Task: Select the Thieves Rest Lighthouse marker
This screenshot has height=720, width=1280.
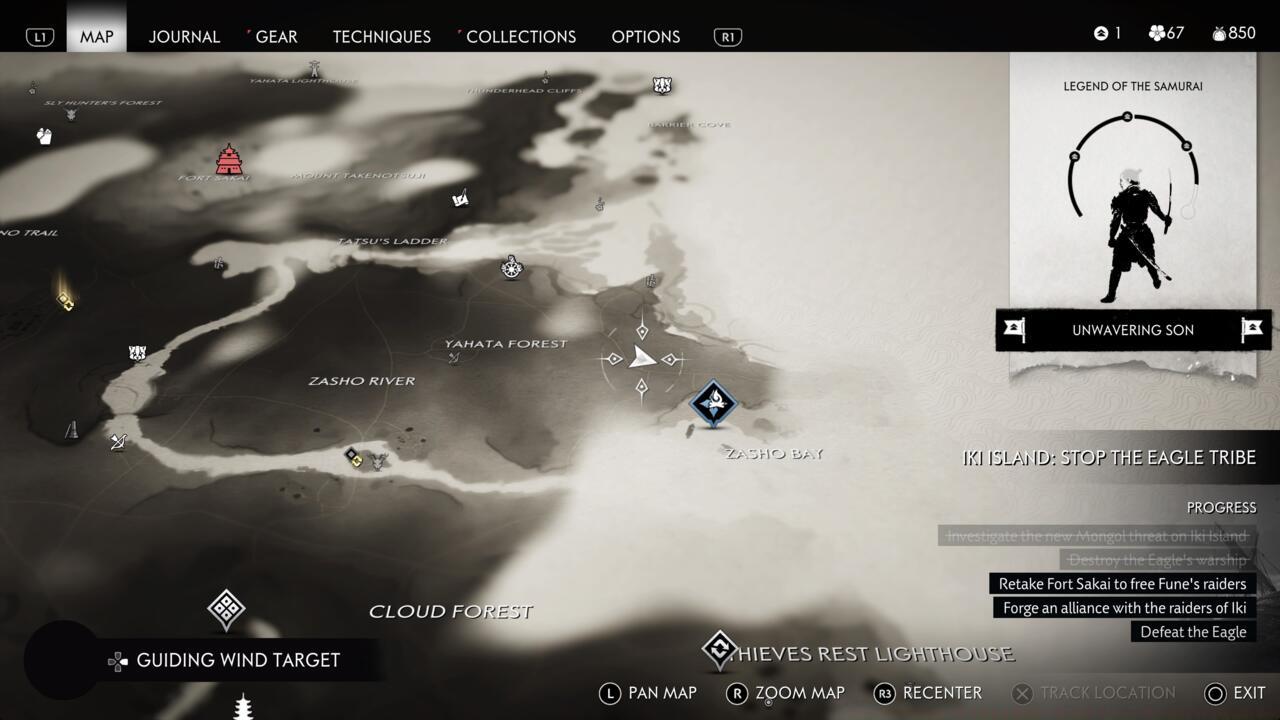Action: point(719,650)
